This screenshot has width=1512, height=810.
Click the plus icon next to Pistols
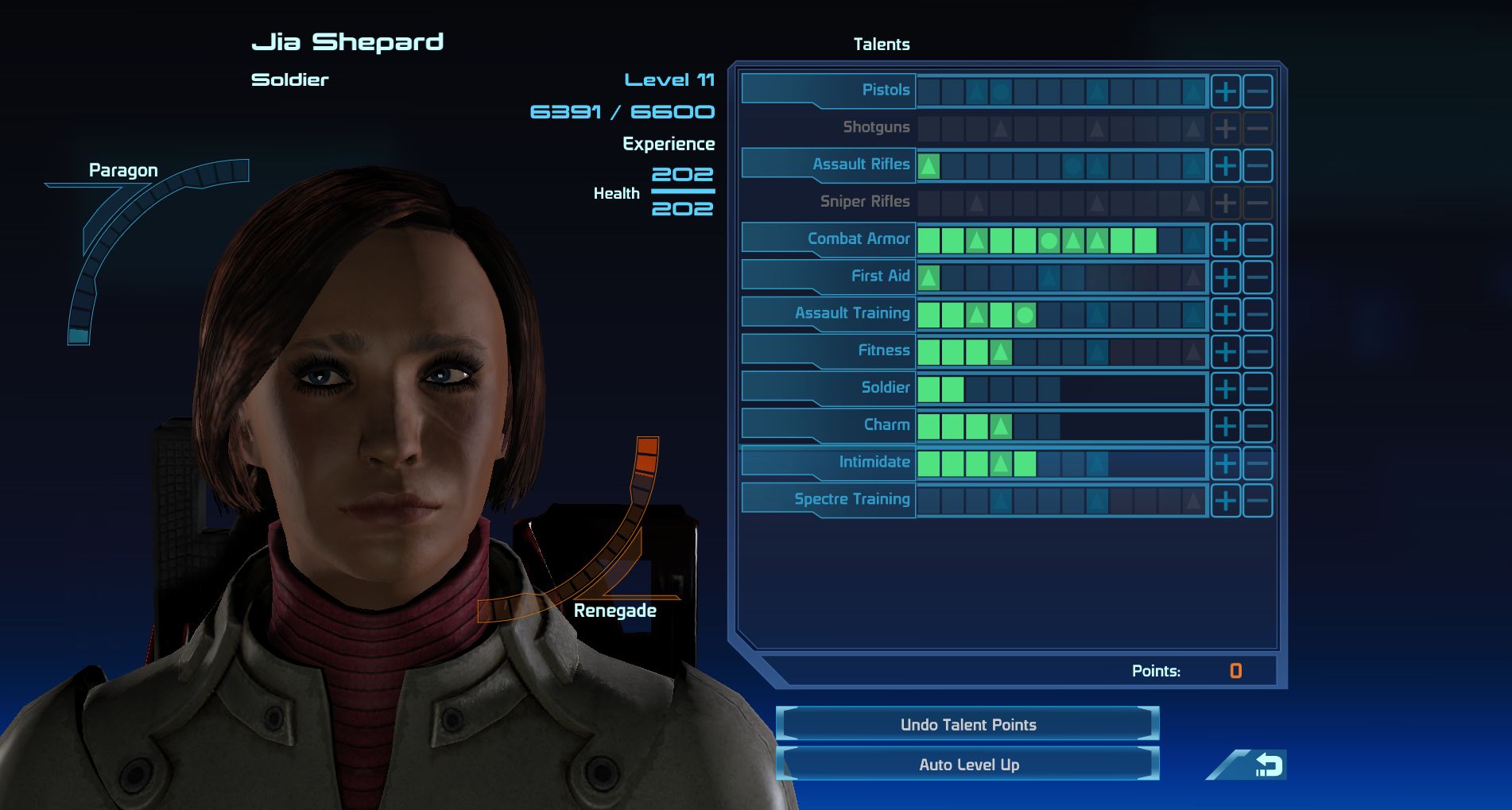[1227, 90]
